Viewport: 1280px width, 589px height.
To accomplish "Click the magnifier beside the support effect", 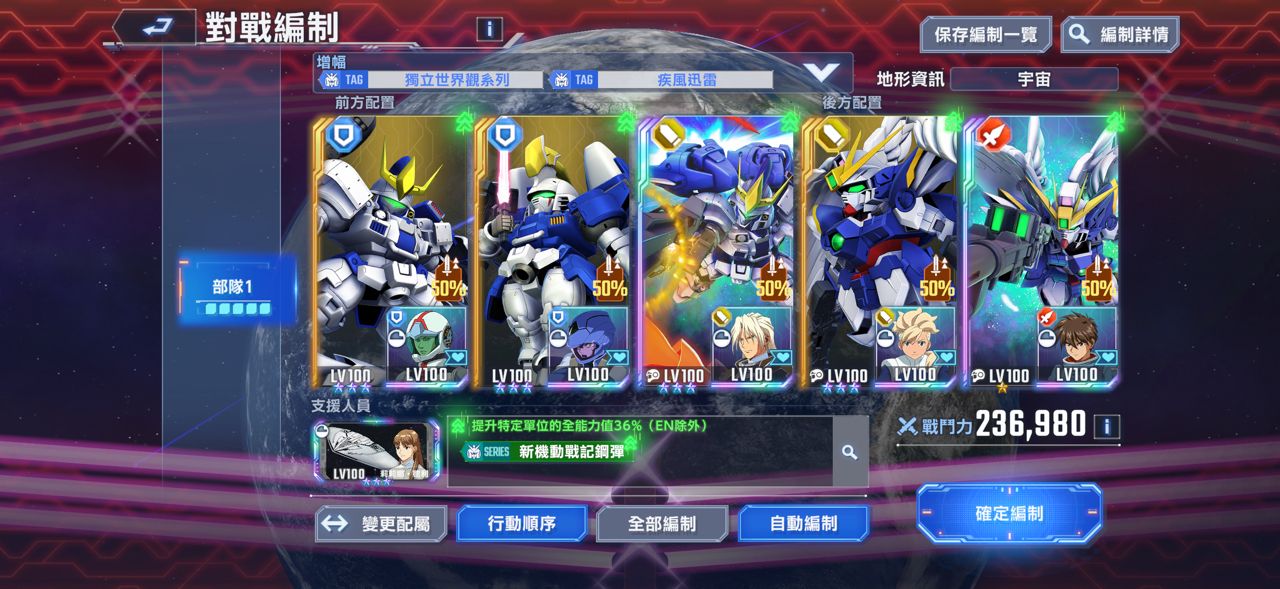I will (x=849, y=452).
